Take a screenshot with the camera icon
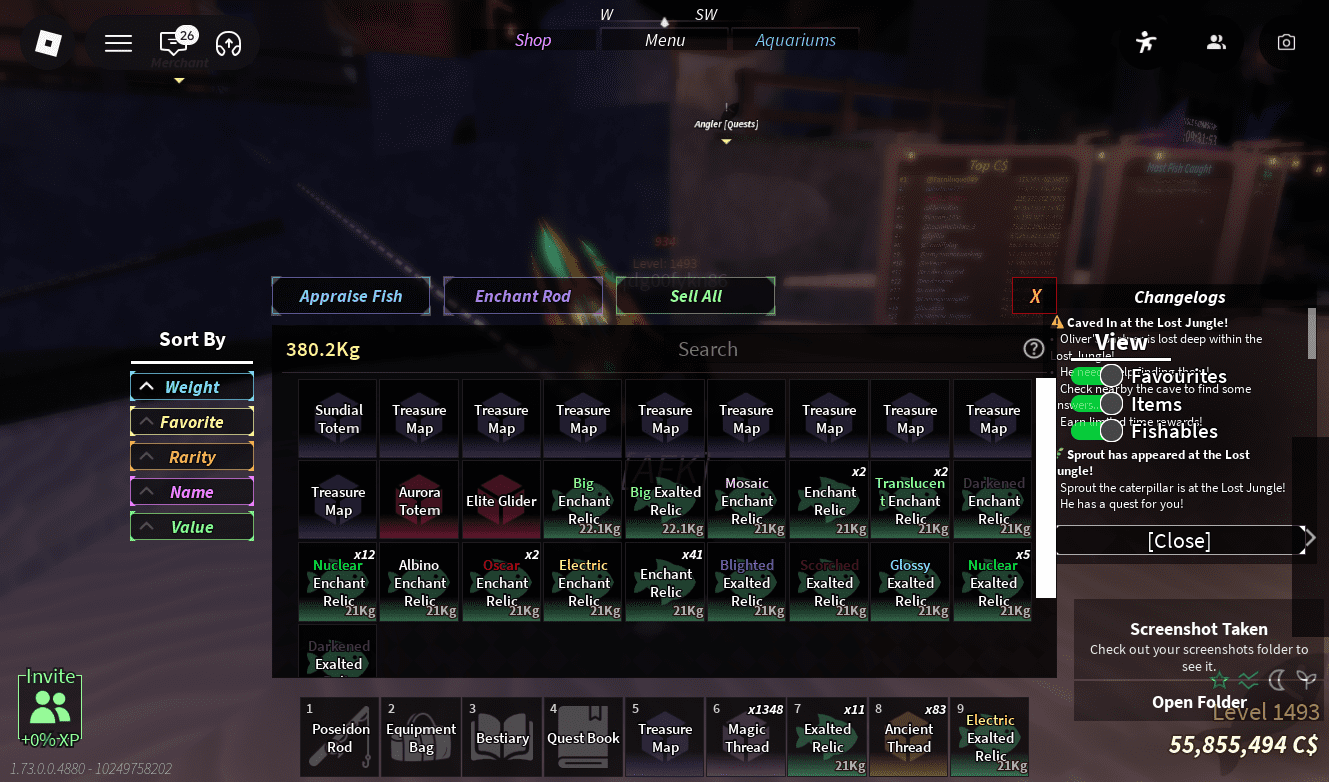 tap(1286, 42)
